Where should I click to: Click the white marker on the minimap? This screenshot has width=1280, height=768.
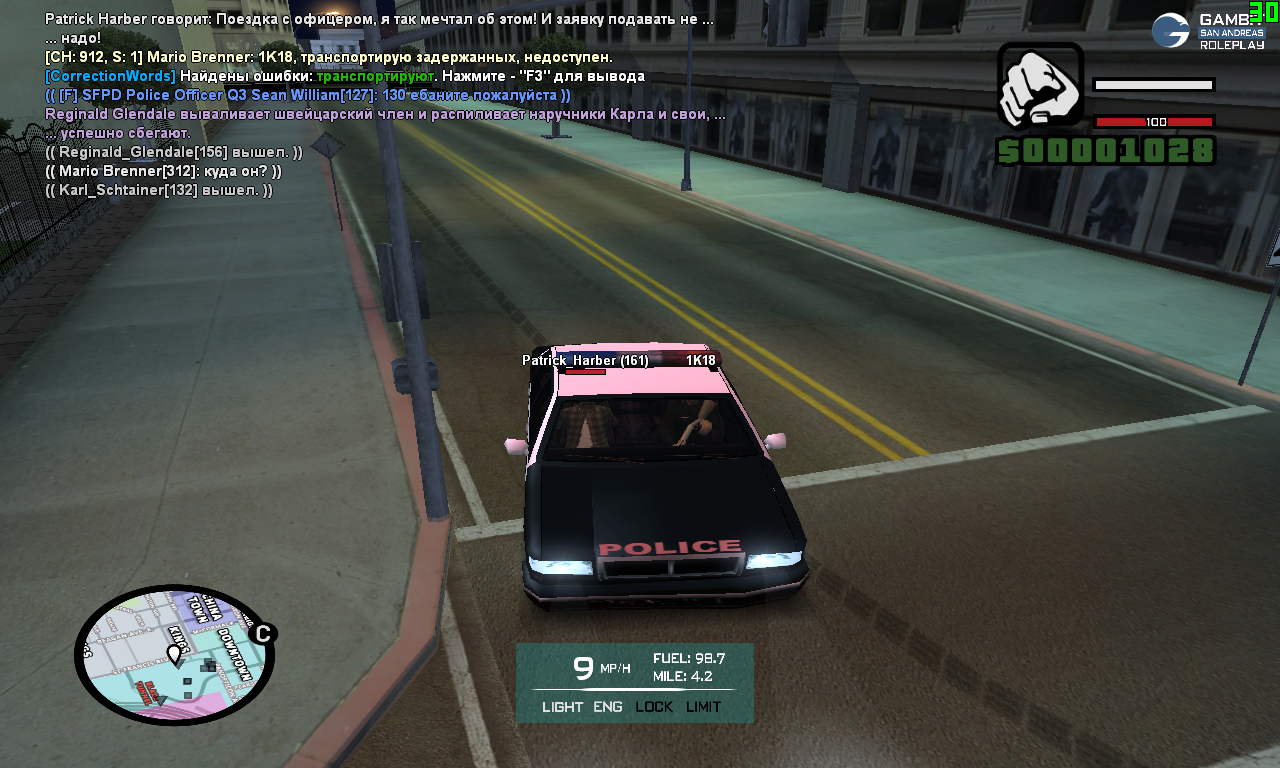[x=174, y=654]
